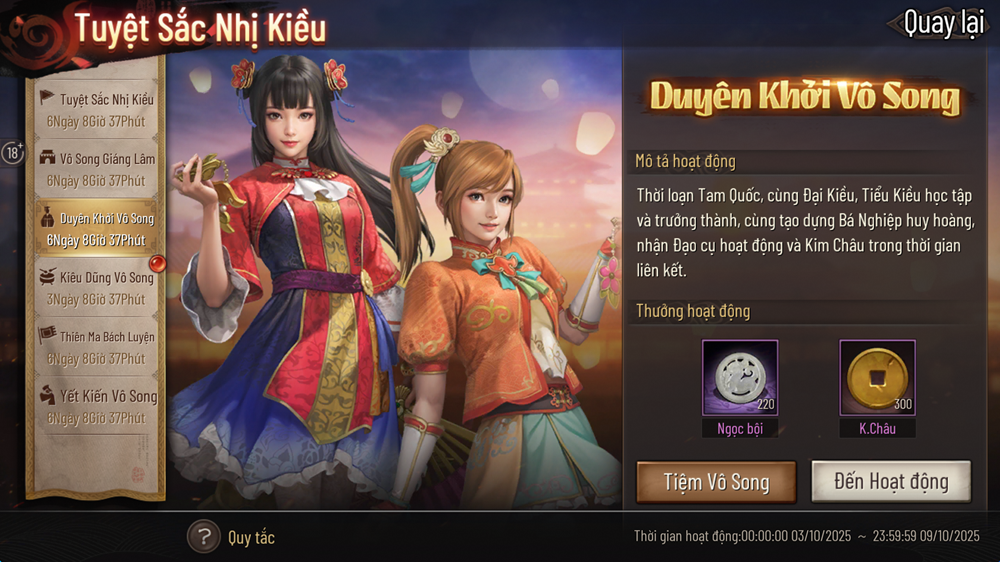Inspect the Ngọc bội reward icon
The image size is (1000, 562).
(740, 379)
